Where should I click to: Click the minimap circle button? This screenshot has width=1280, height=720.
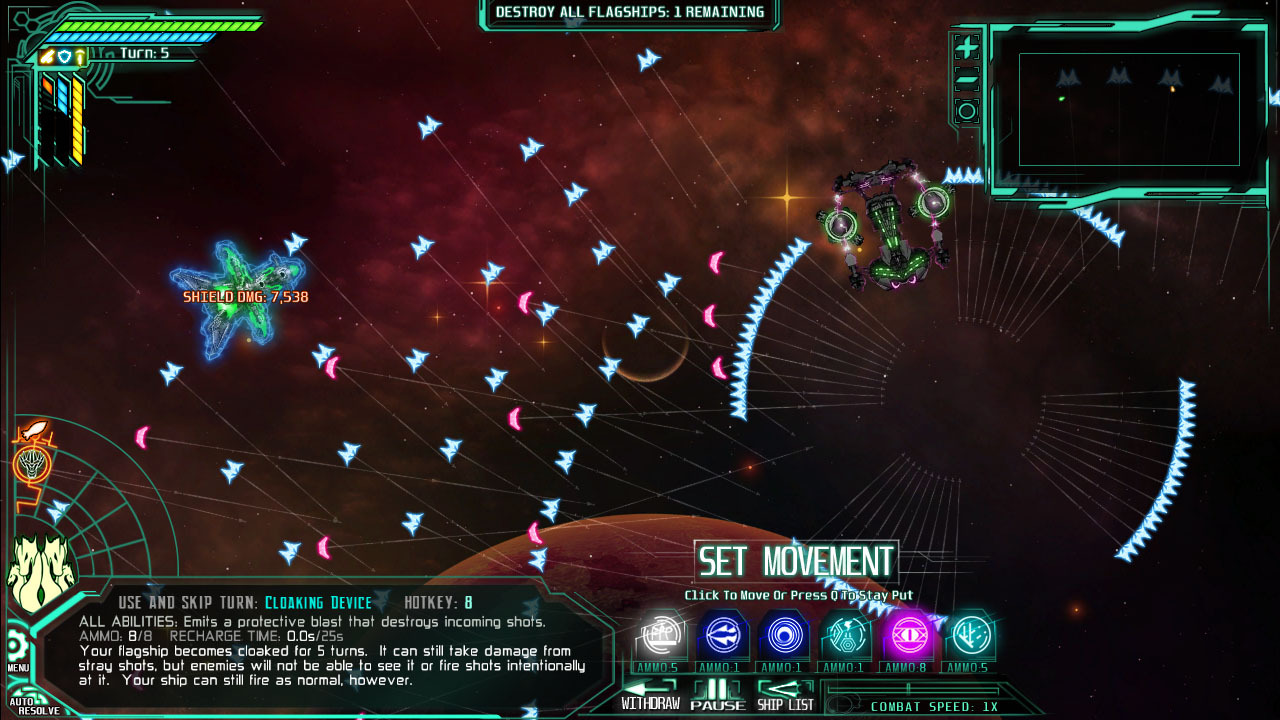pyautogui.click(x=966, y=111)
